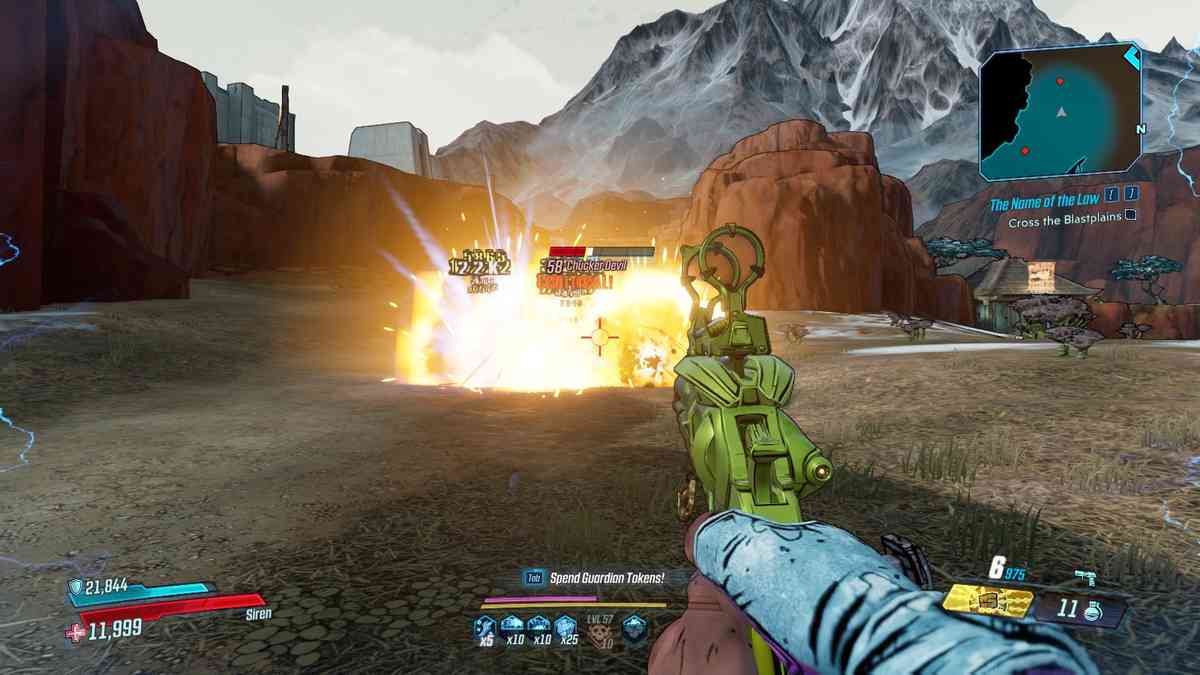
Task: Open the minimap in the corner
Action: 1060,110
